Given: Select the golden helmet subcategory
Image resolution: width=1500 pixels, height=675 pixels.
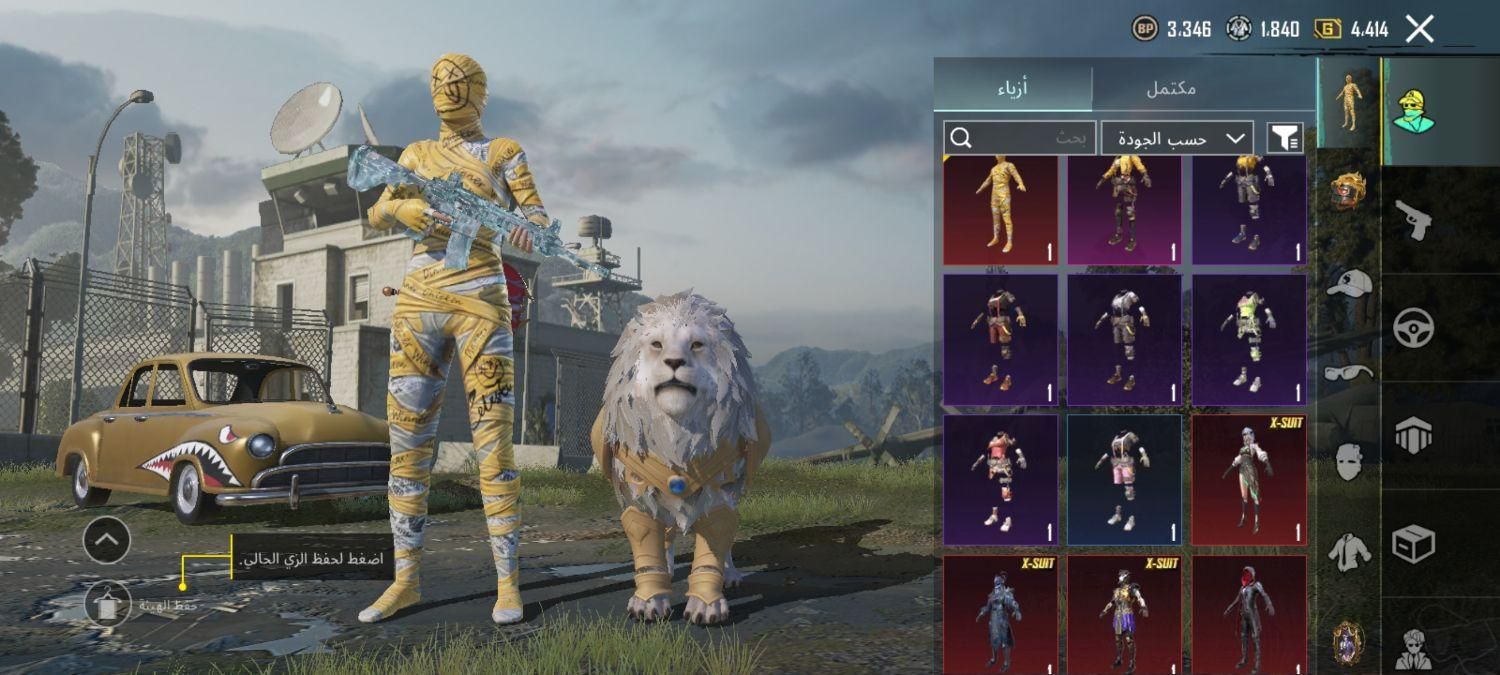Looking at the screenshot, I should (1348, 190).
